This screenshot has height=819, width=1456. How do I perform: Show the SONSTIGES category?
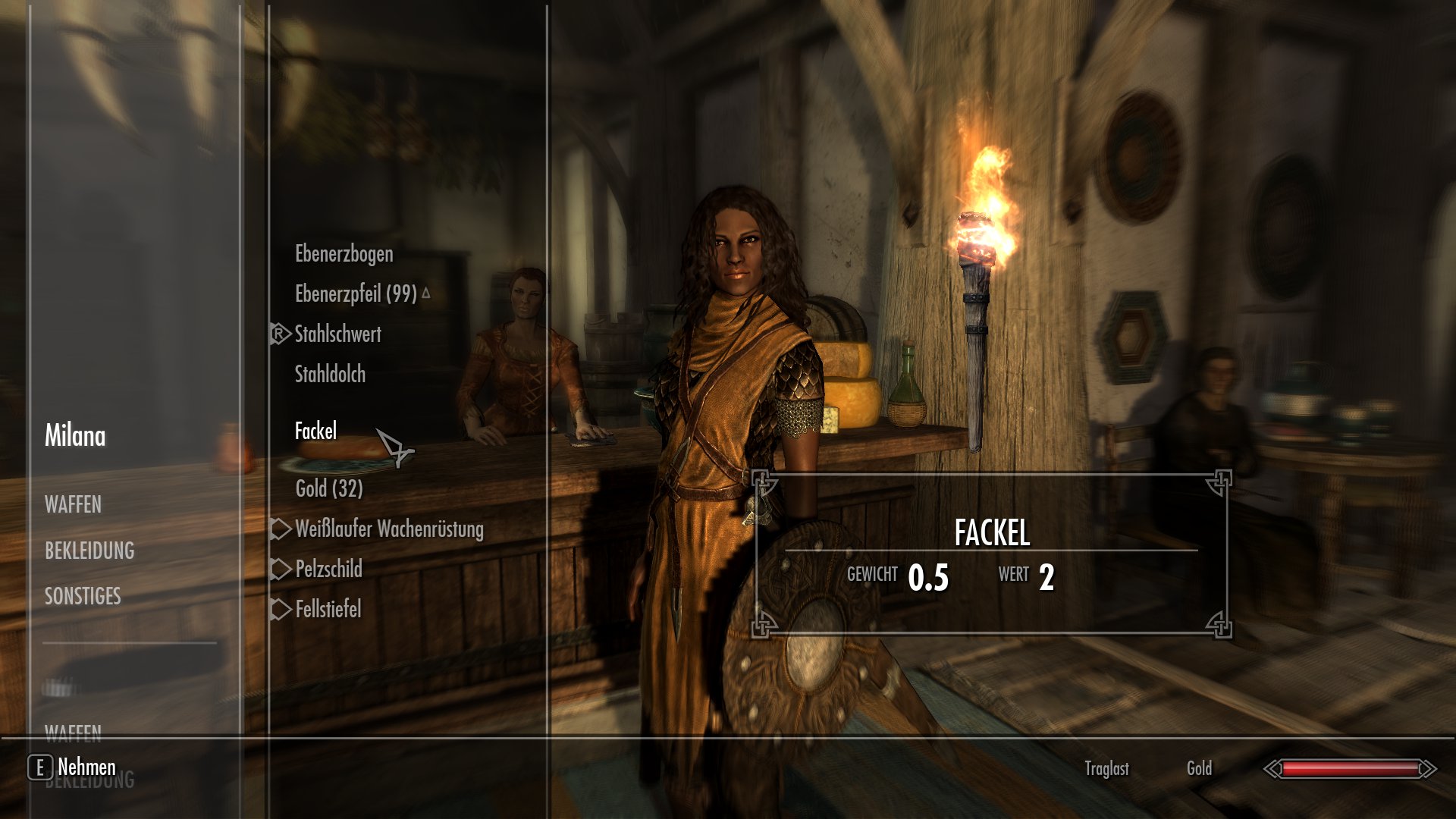[x=83, y=596]
